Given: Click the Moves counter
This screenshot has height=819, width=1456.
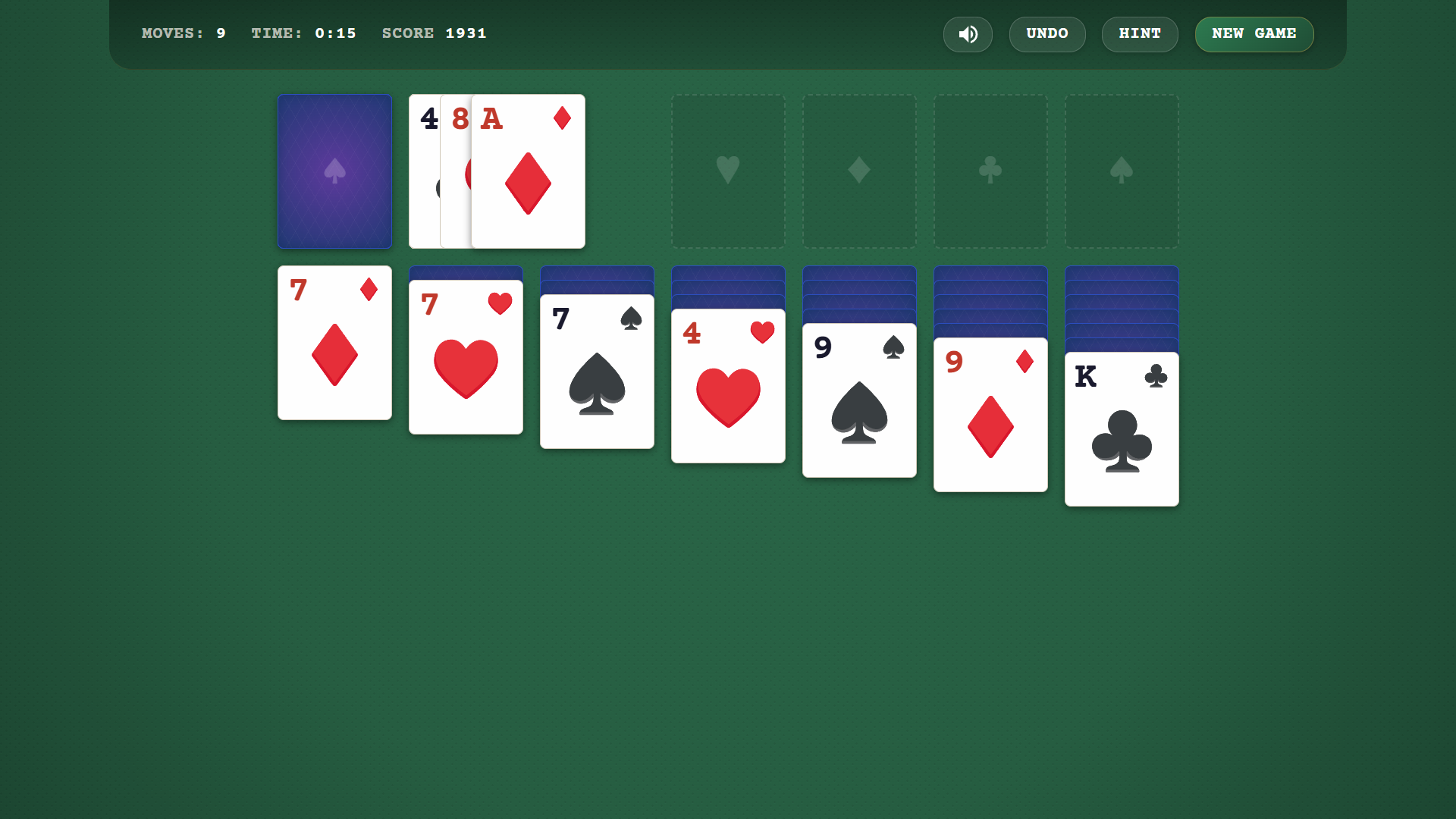Looking at the screenshot, I should point(184,33).
